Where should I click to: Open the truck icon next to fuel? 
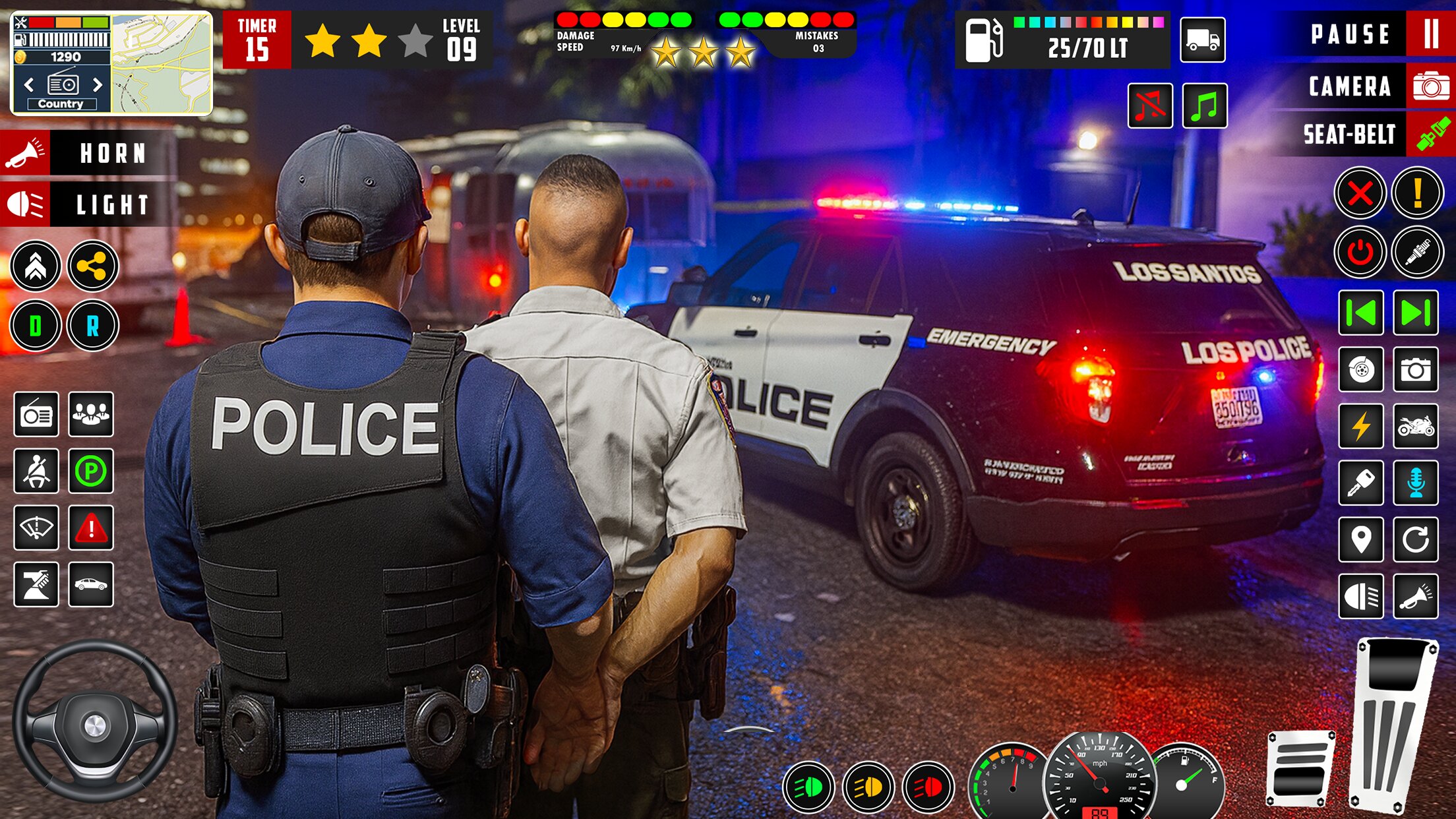[x=1202, y=40]
